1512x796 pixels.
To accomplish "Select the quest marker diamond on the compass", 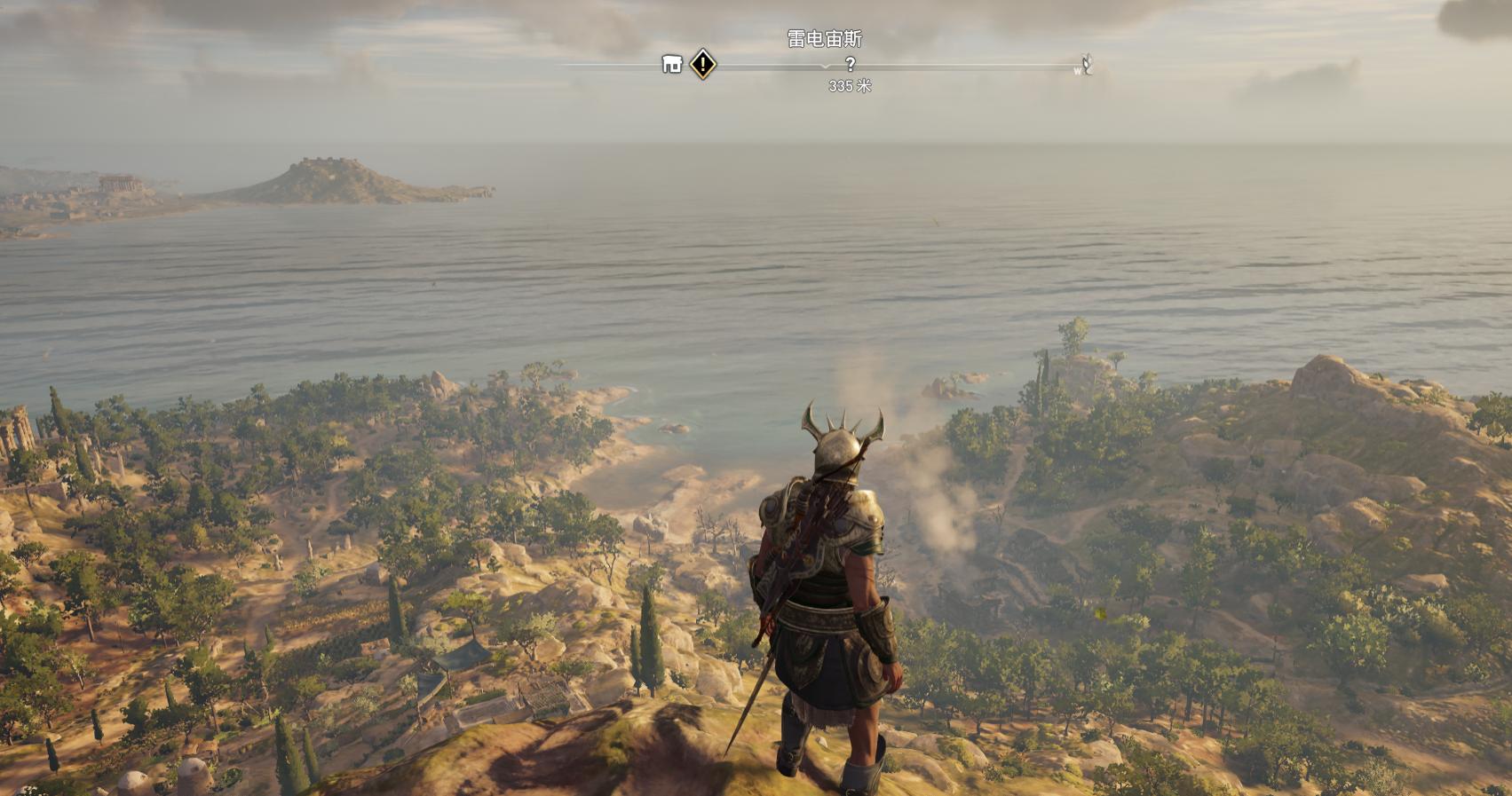I will pos(703,64).
